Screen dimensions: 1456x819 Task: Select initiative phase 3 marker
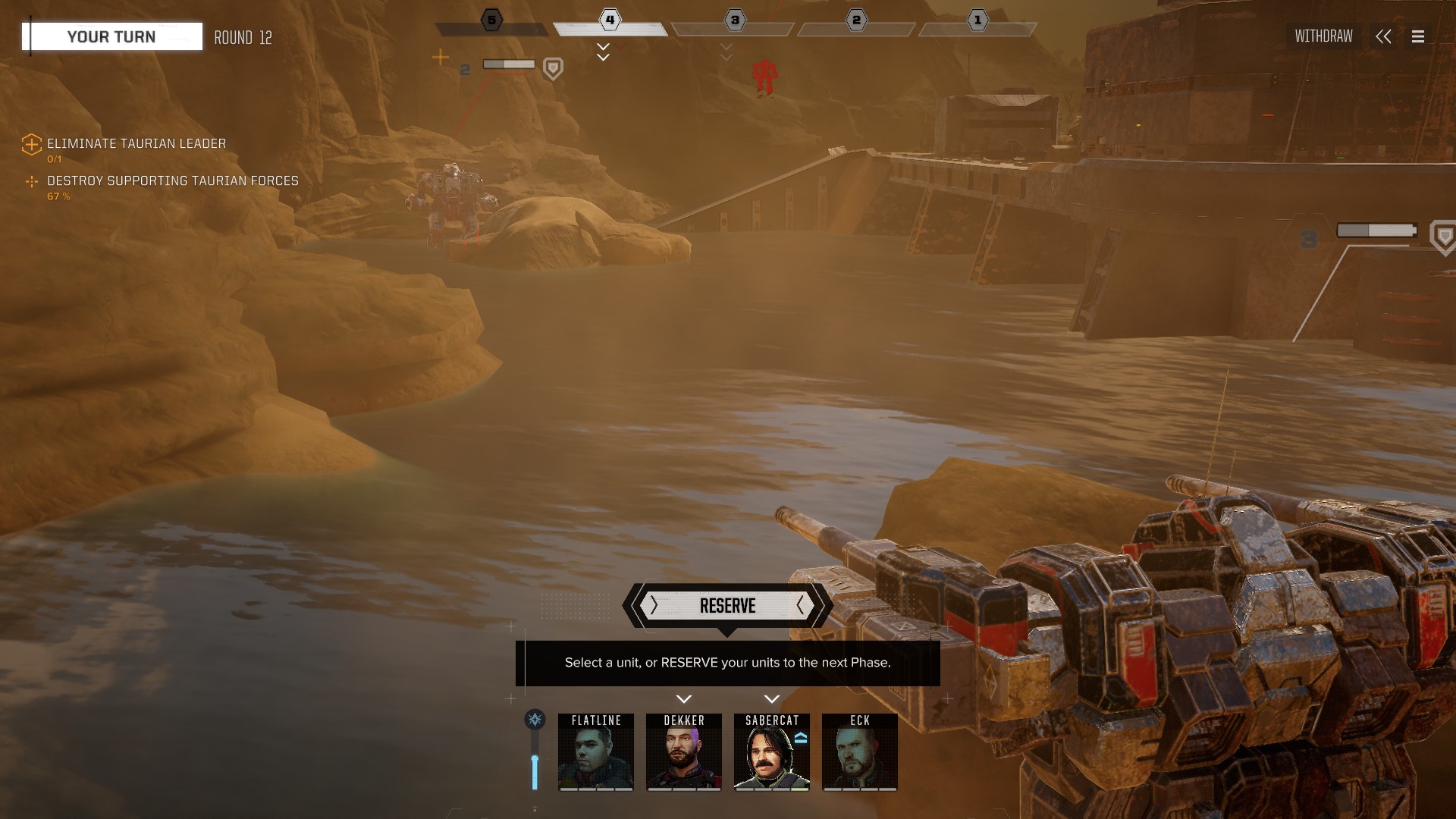734,20
